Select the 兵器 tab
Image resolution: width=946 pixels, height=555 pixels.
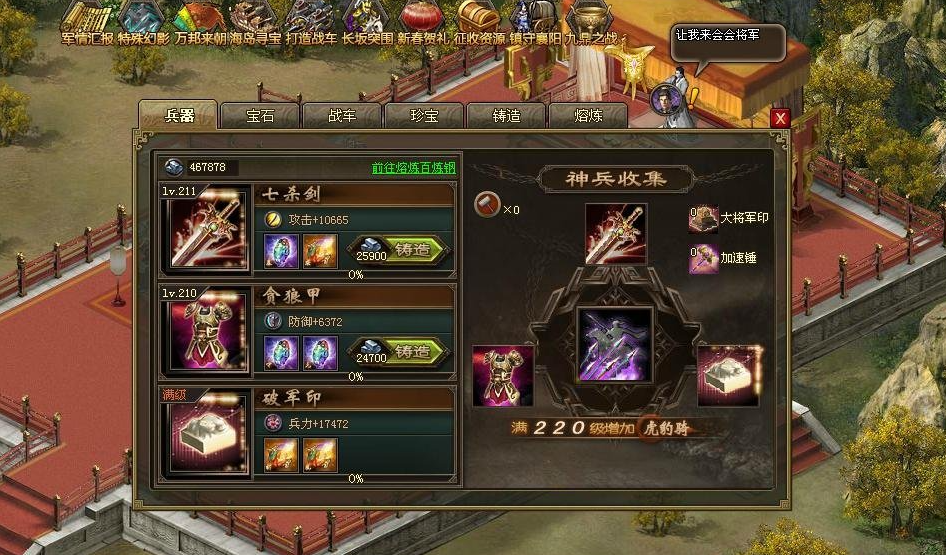pyautogui.click(x=177, y=114)
